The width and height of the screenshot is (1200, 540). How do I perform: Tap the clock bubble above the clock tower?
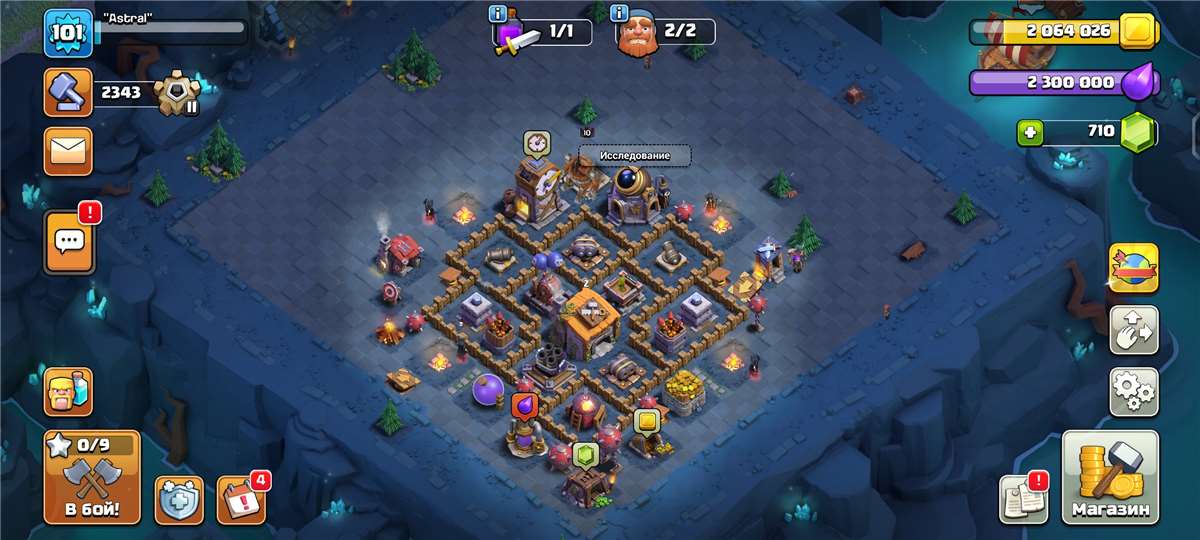(537, 143)
